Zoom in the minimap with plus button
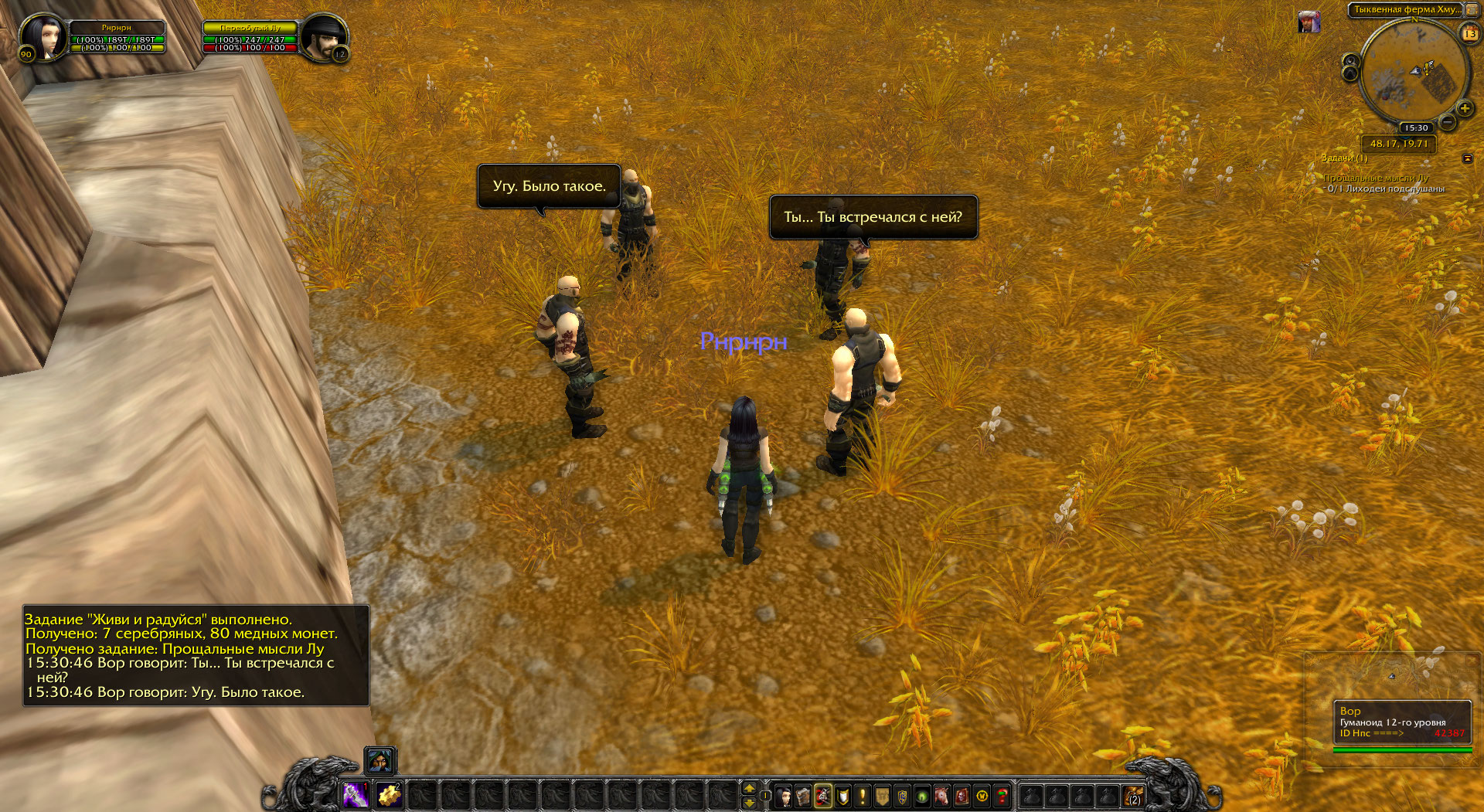The width and height of the screenshot is (1484, 812). [x=1464, y=109]
